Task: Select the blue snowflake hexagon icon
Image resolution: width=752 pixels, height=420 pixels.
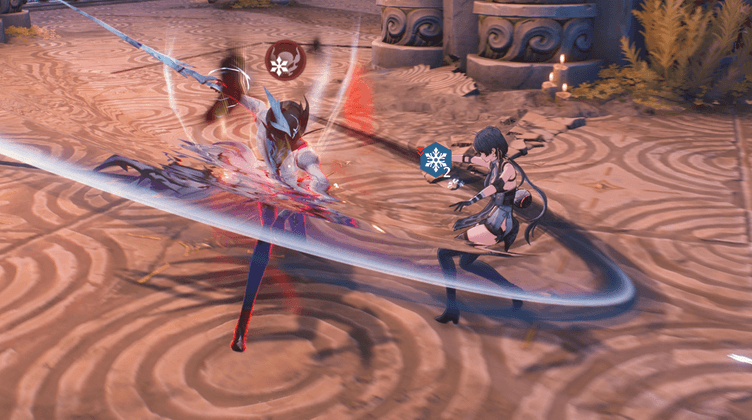Action: click(x=435, y=160)
